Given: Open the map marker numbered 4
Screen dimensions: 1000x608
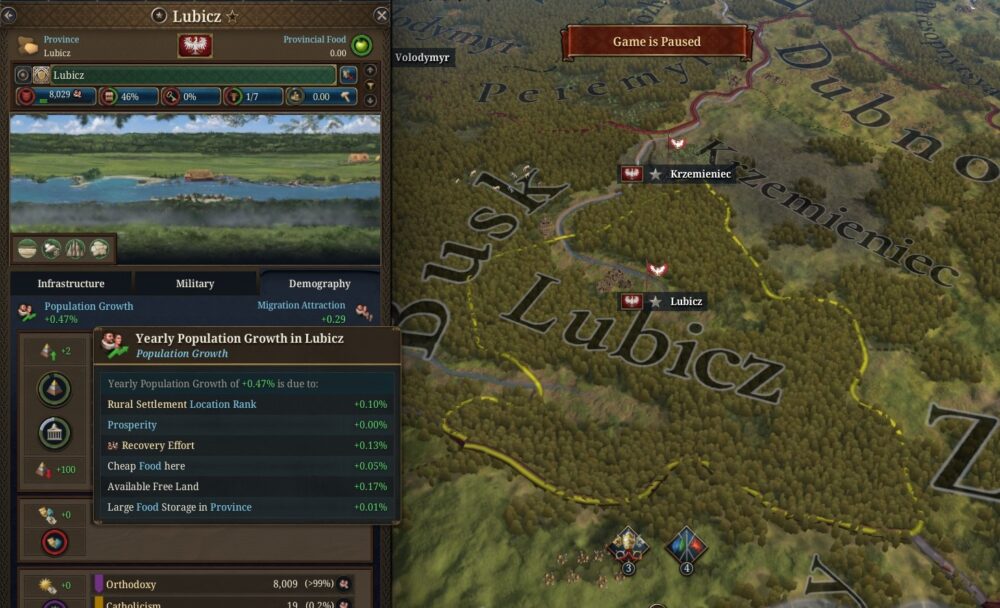Looking at the screenshot, I should [686, 546].
